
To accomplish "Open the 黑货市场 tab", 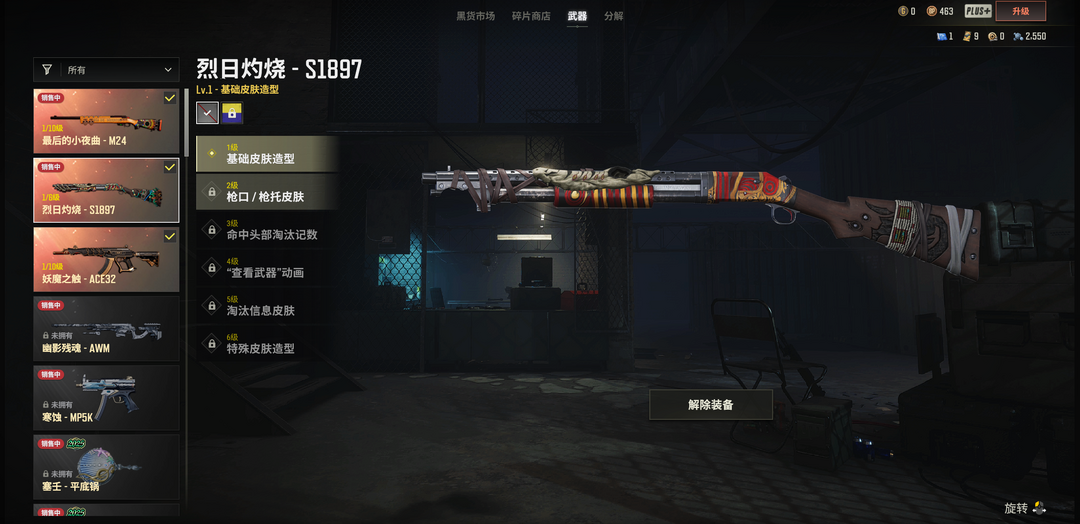I will tap(475, 16).
